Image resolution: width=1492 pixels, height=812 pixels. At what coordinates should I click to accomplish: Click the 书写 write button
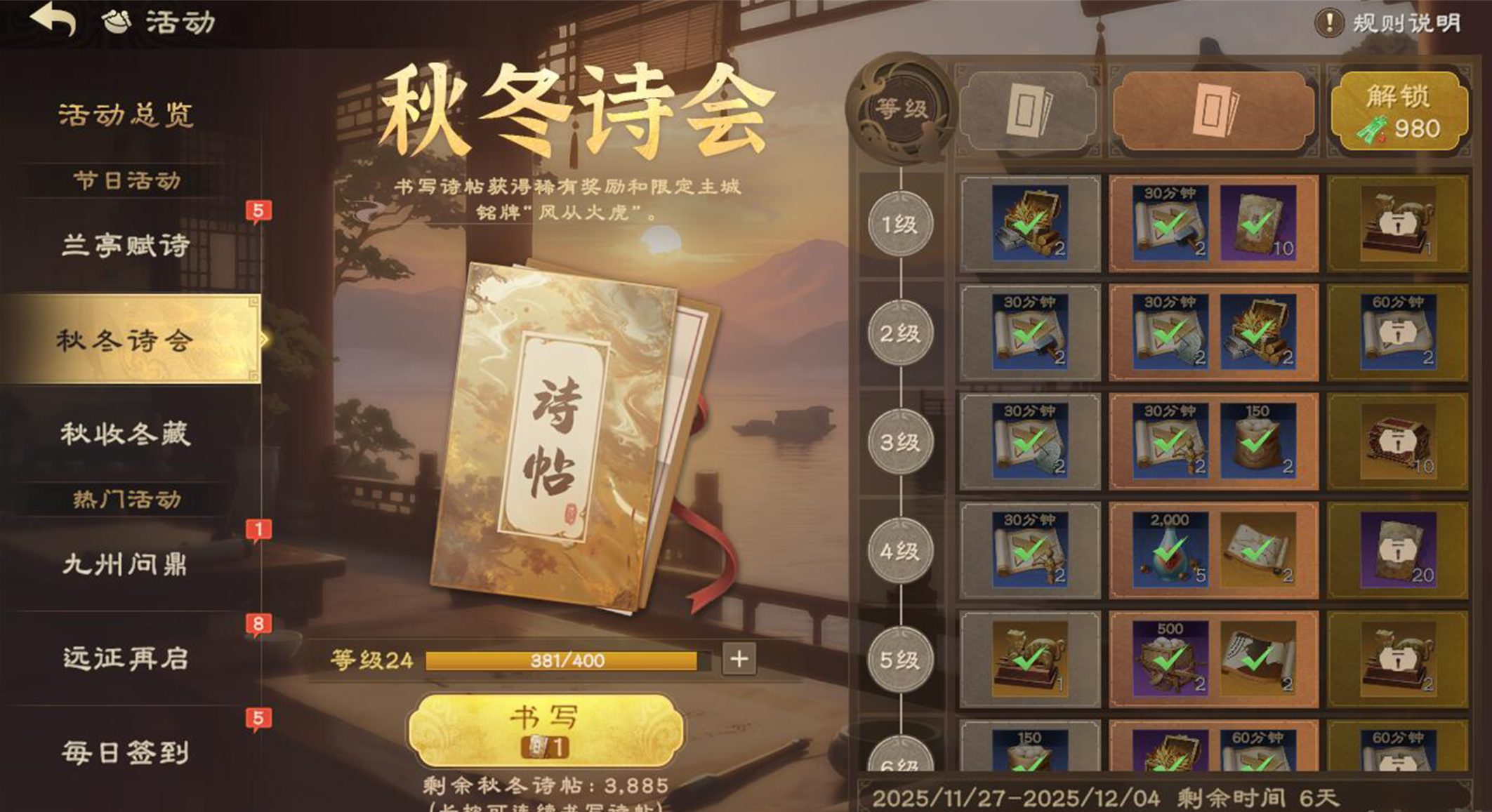click(546, 730)
